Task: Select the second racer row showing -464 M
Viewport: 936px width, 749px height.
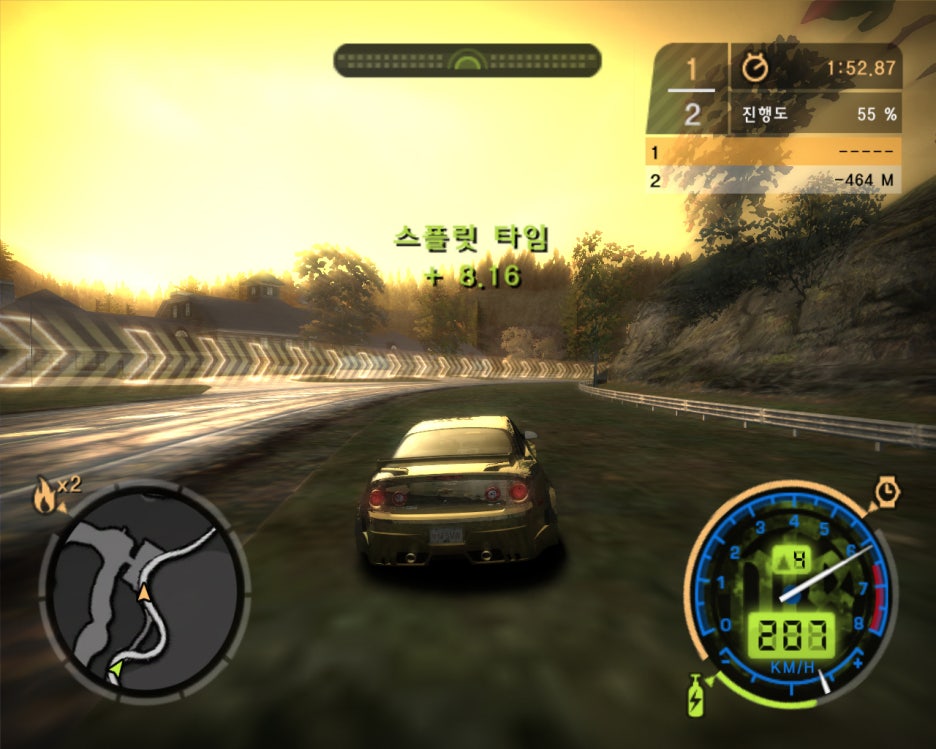Action: [x=773, y=181]
